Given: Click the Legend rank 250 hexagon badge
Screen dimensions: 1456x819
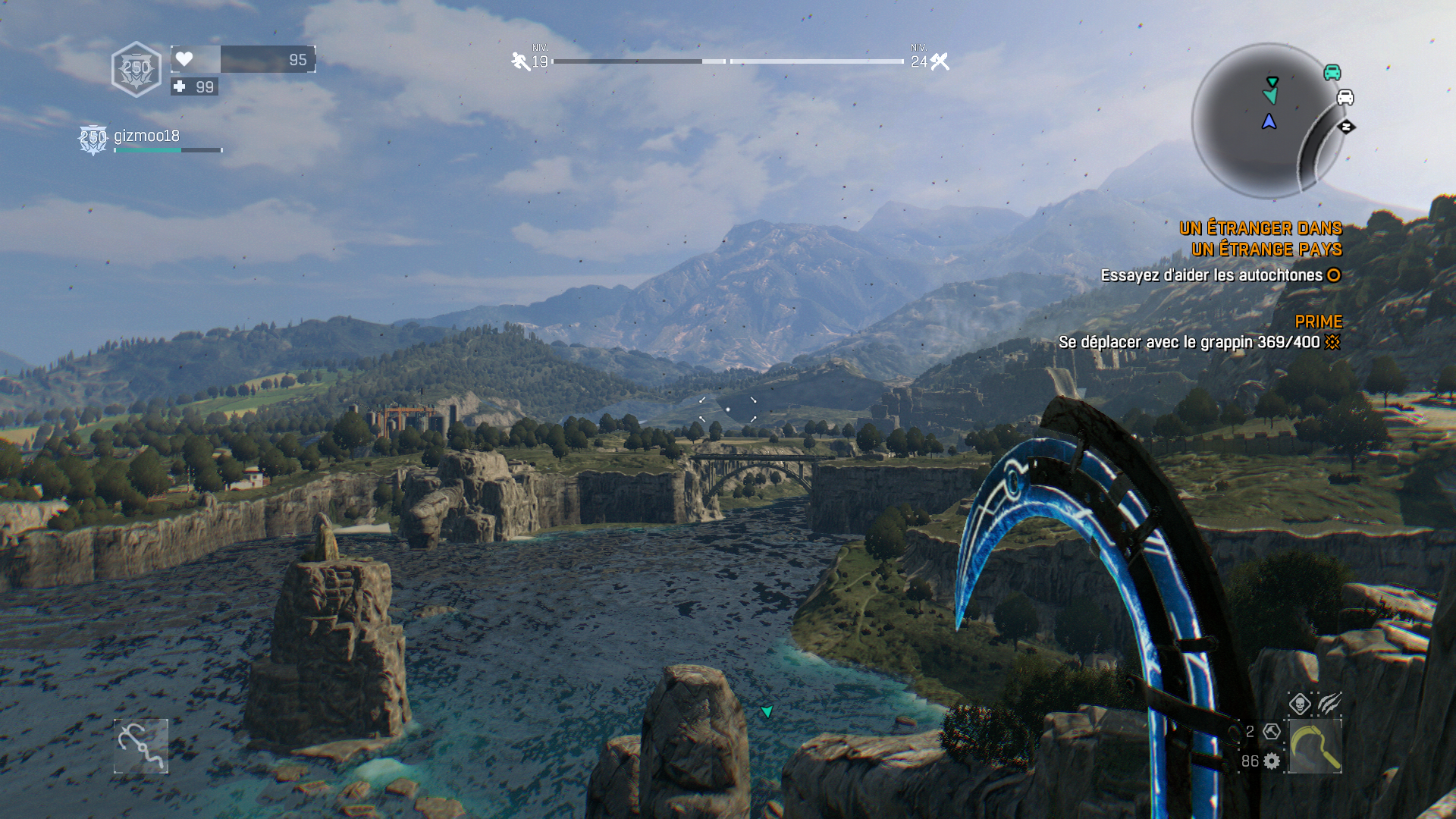Looking at the screenshot, I should coord(136,69).
